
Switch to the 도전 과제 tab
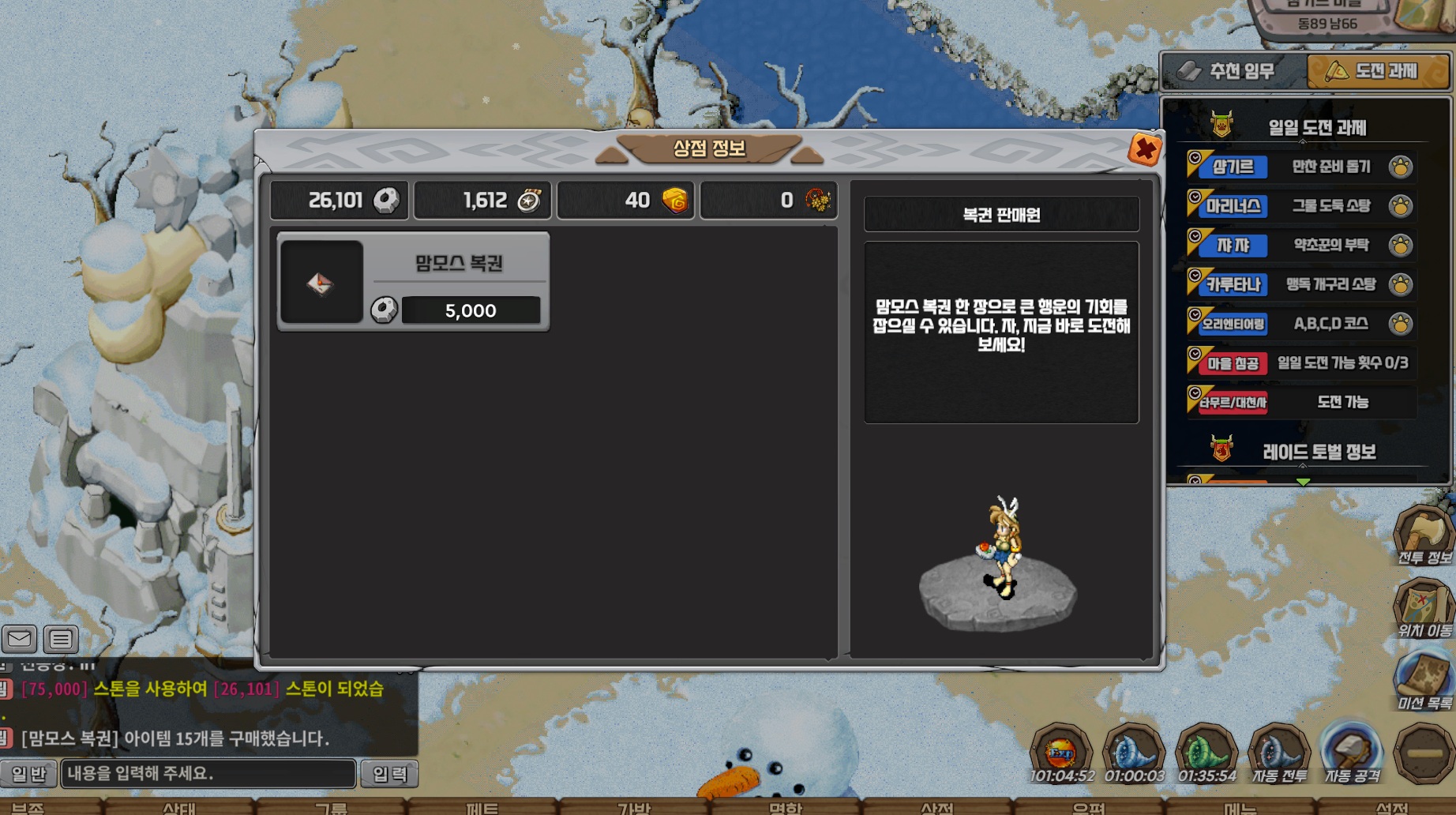pyautogui.click(x=1376, y=72)
